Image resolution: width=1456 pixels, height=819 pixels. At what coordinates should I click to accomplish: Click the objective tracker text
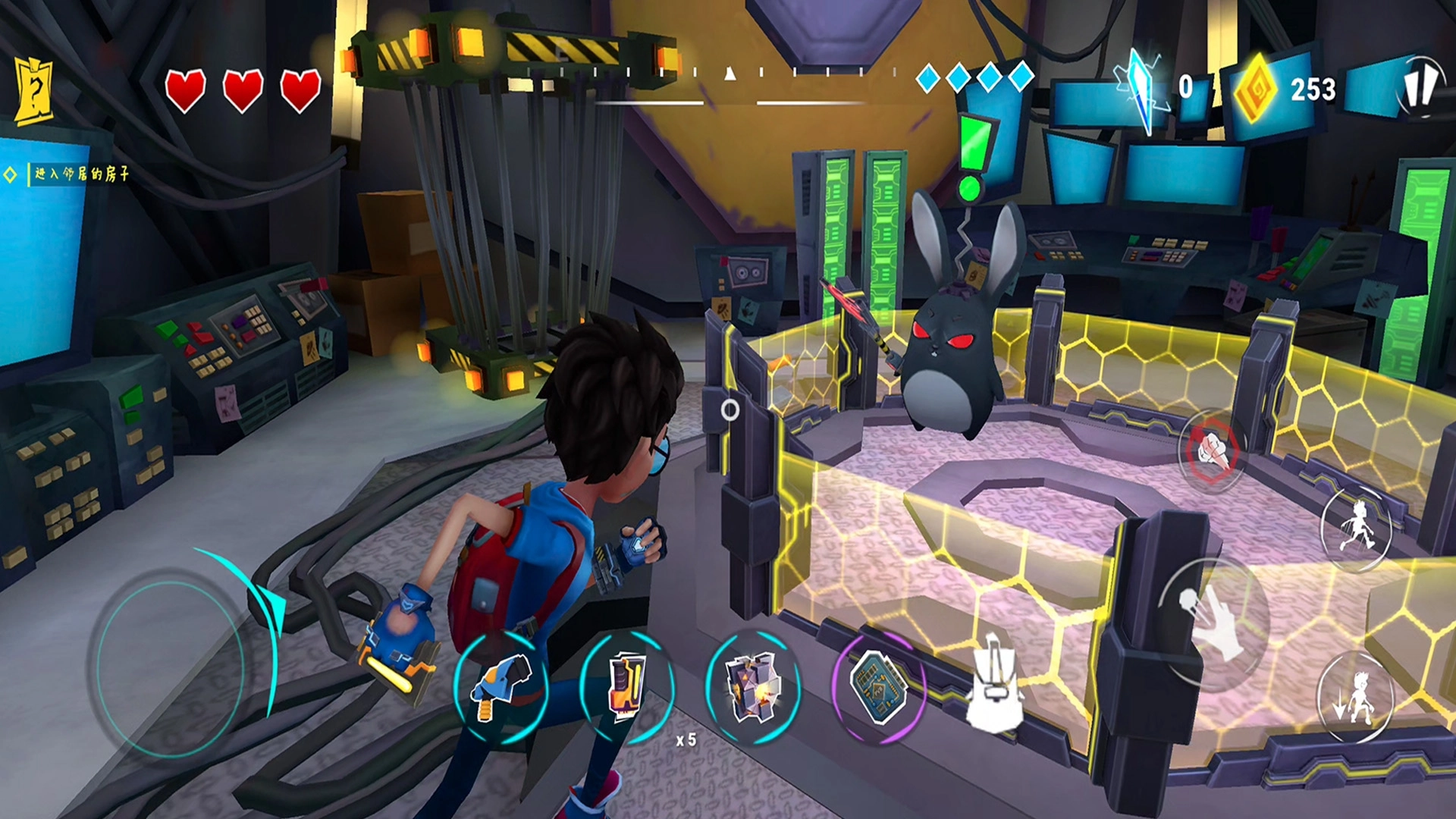[x=81, y=174]
